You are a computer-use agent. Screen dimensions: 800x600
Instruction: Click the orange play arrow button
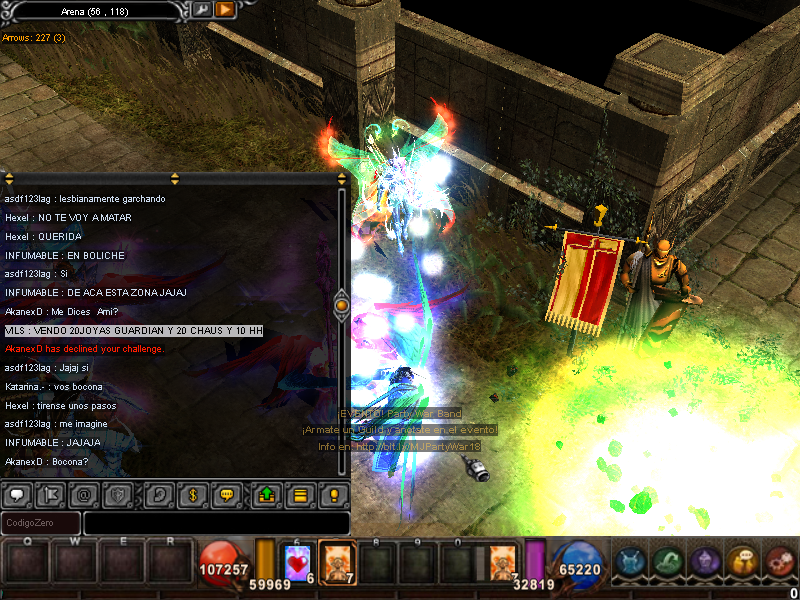[226, 9]
